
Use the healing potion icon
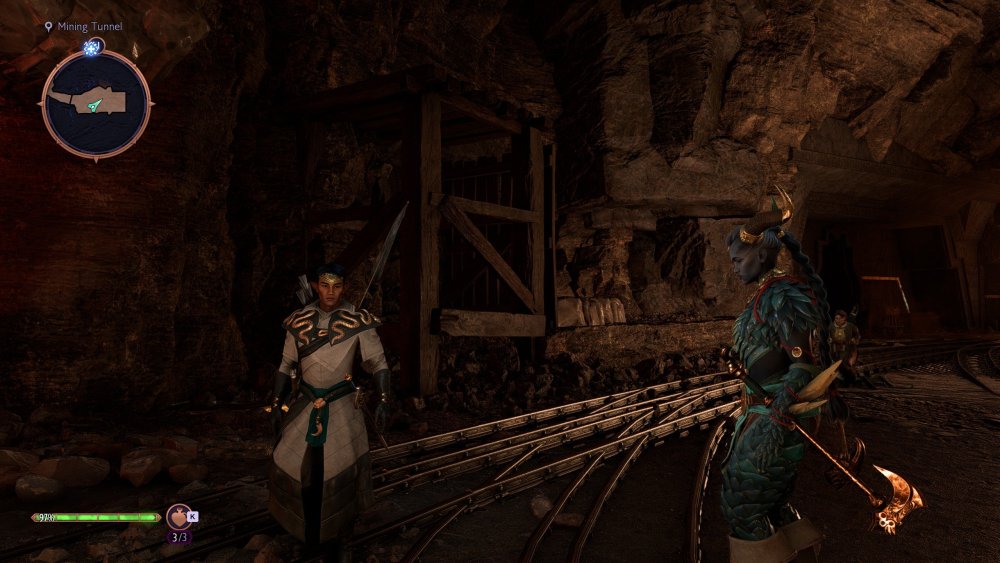click(x=179, y=517)
